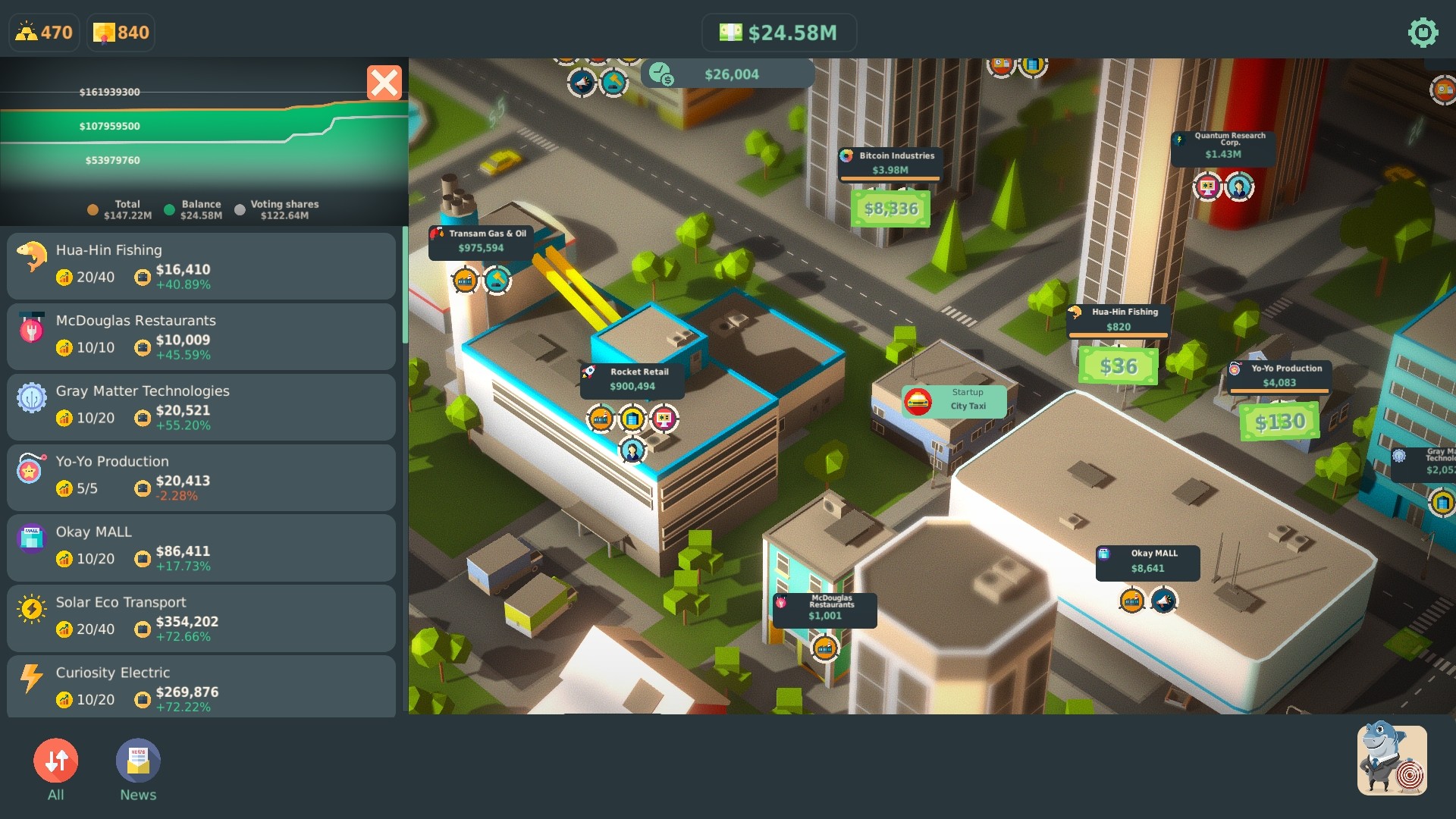Viewport: 1456px width, 819px height.
Task: Click the orange progress bar under Bitcoin Industries
Action: (x=889, y=177)
